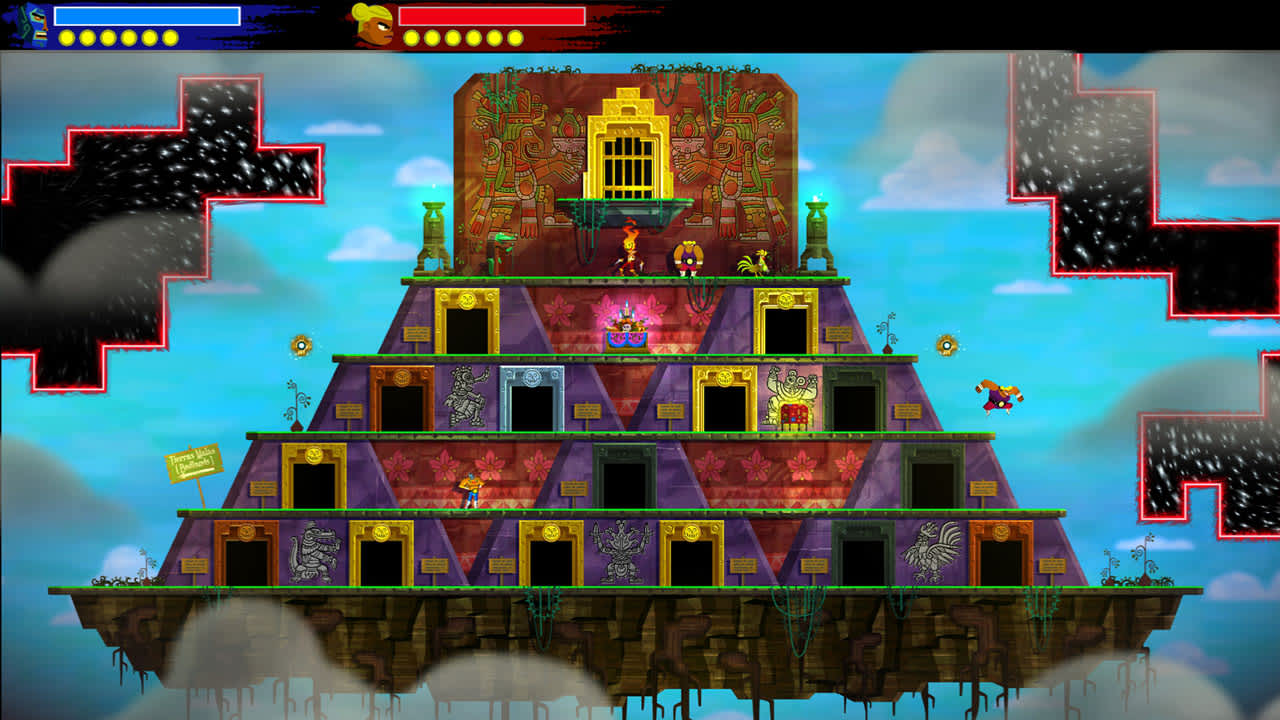Viewport: 1280px width, 720px height.
Task: Talk to the skeleton in the pink boat
Action: 625,325
